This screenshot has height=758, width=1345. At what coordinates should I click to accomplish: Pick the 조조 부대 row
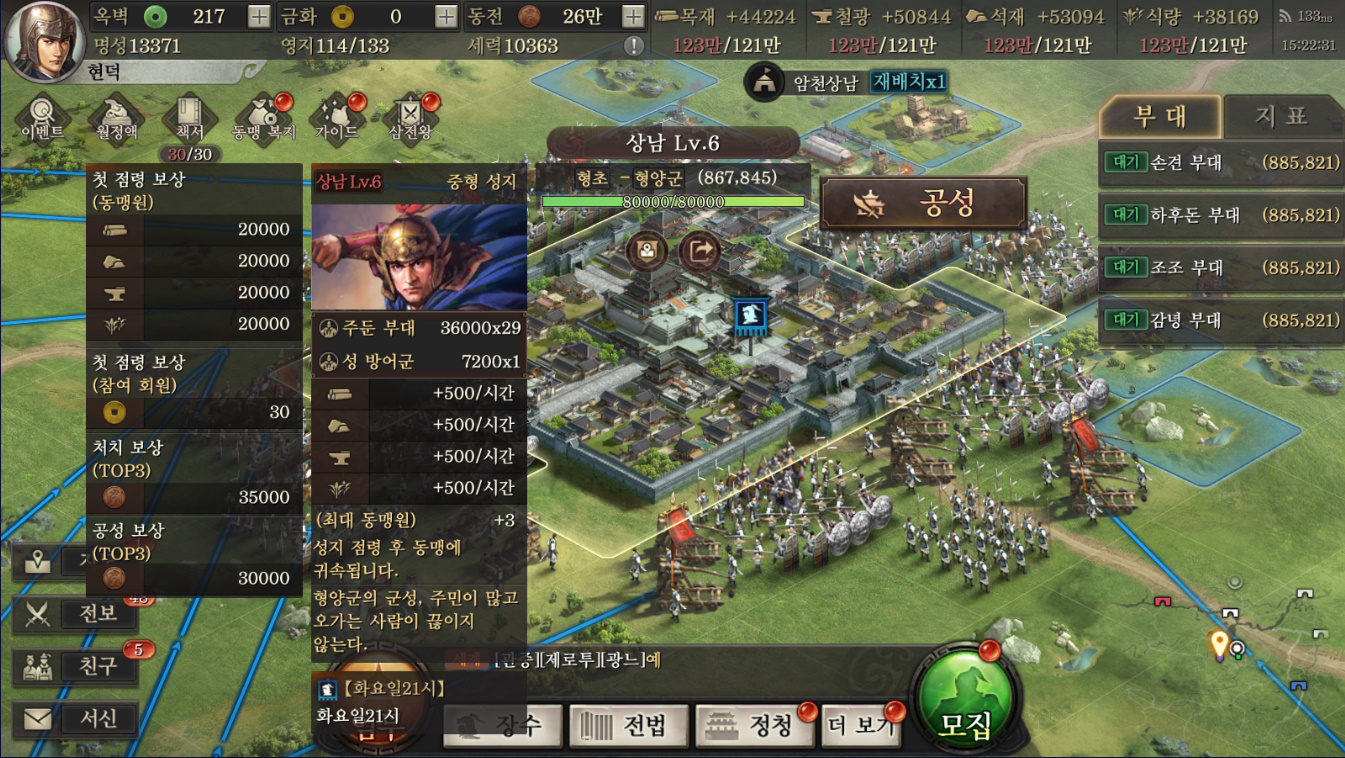click(1220, 268)
